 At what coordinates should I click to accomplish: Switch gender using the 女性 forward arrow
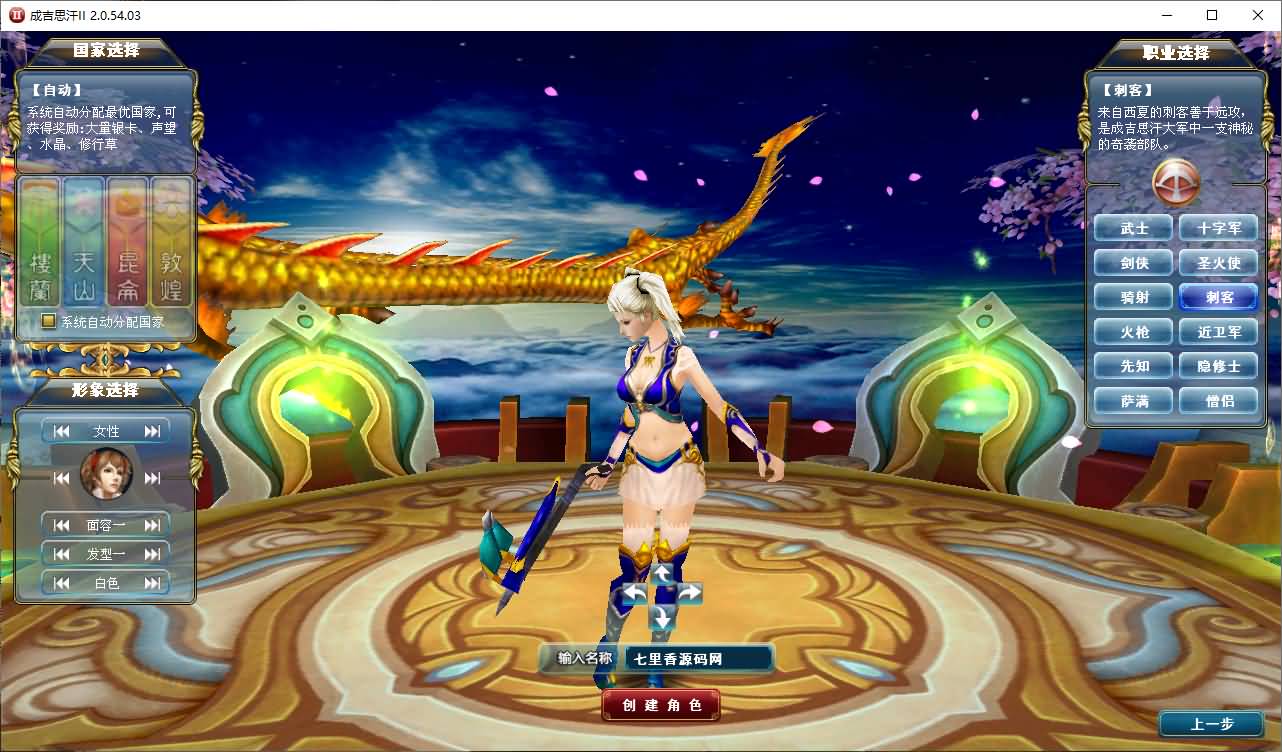pos(150,430)
